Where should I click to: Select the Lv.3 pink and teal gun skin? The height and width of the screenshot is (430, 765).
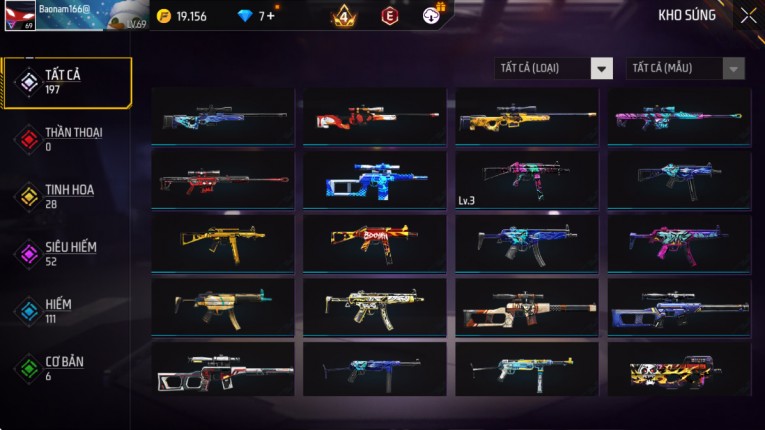point(527,179)
